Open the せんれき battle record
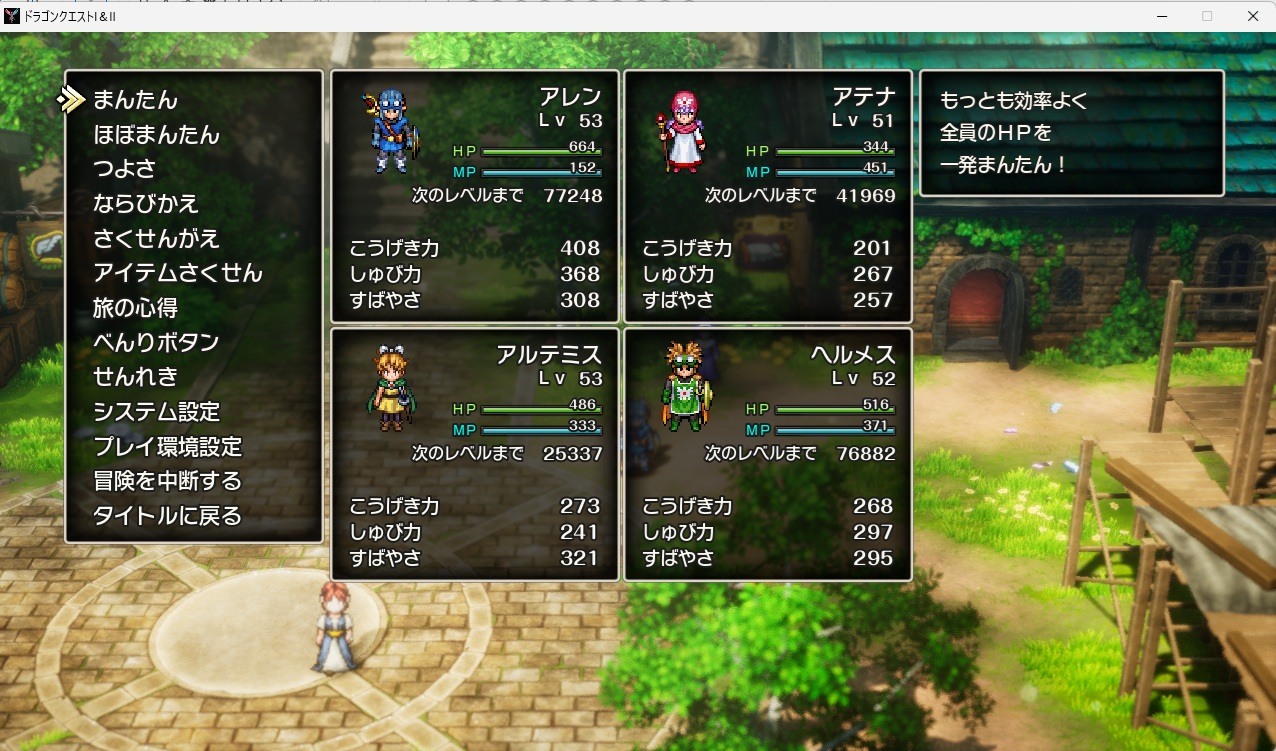The width and height of the screenshot is (1276, 751). [135, 377]
